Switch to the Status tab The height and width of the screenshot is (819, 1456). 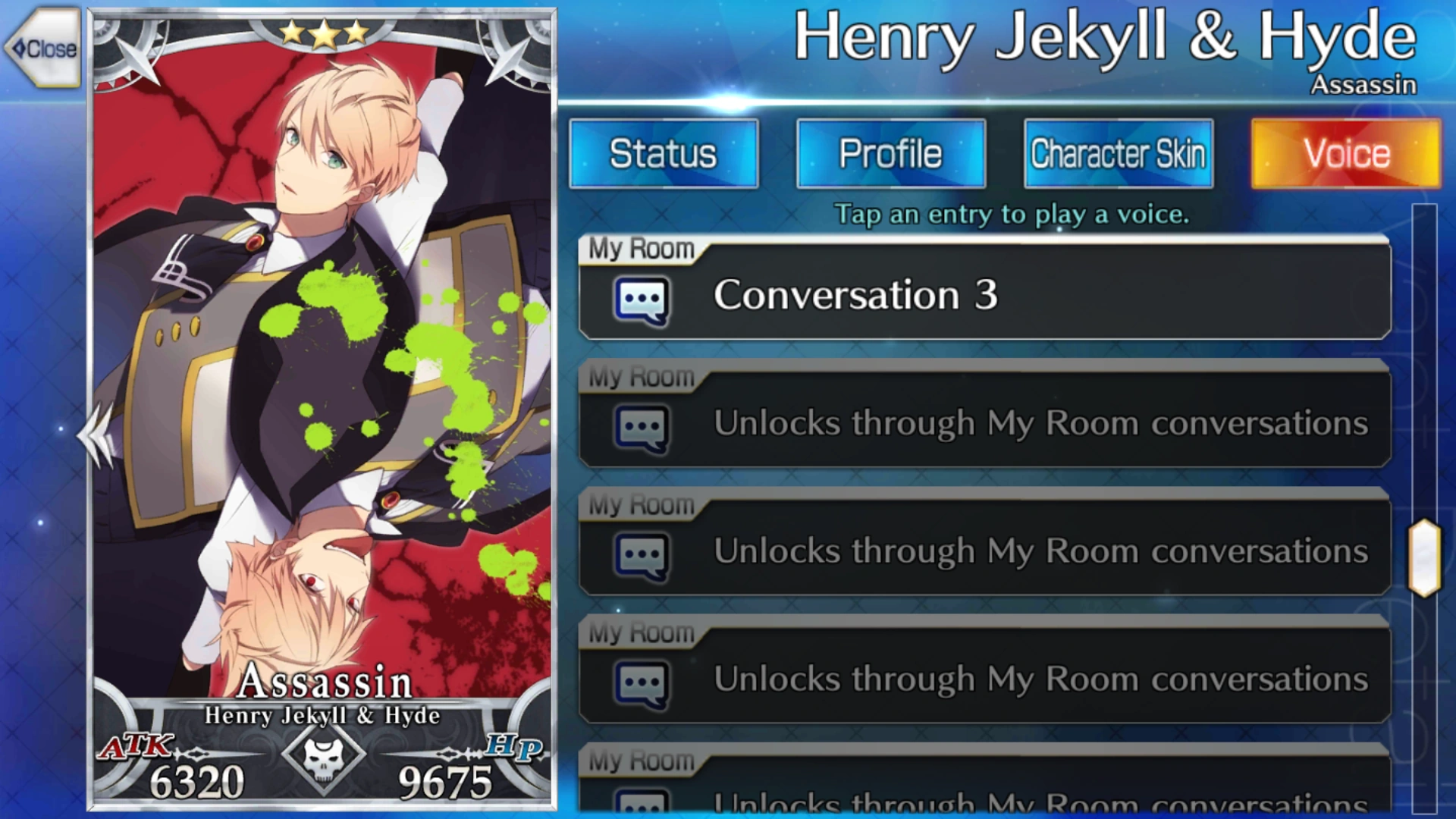coord(664,152)
